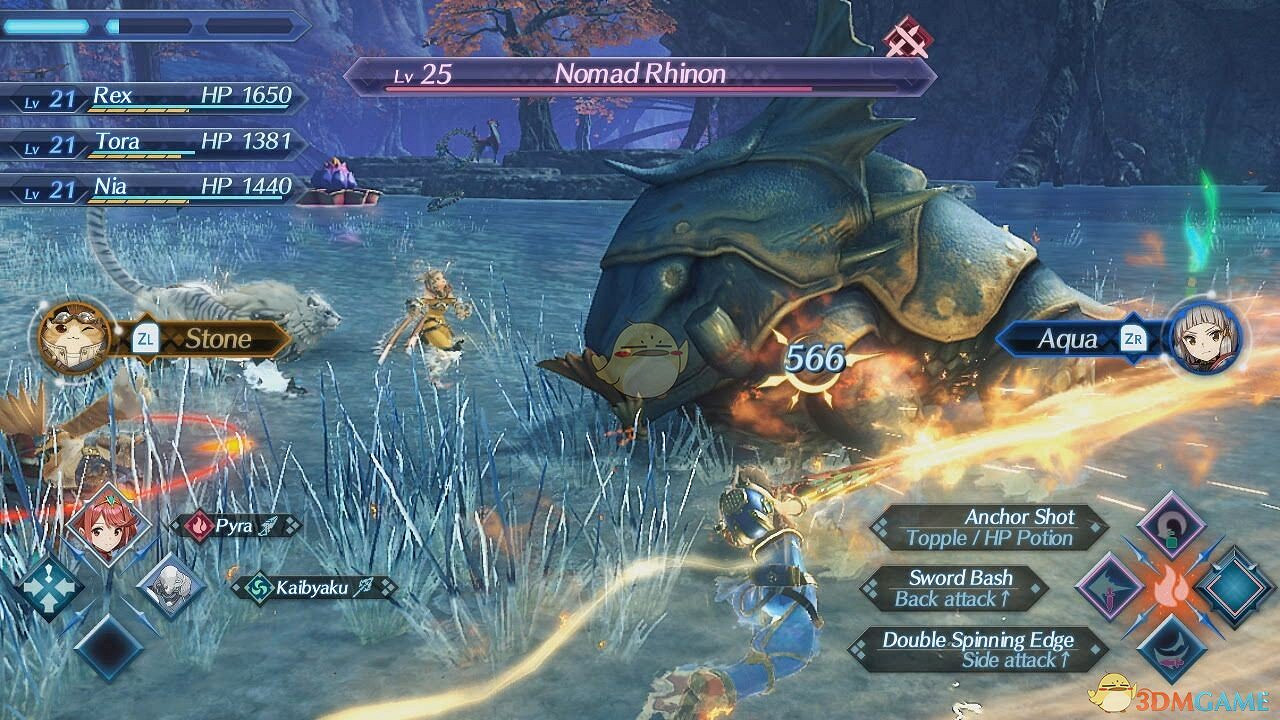
Task: Activate the central flame special icon
Action: (1168, 588)
